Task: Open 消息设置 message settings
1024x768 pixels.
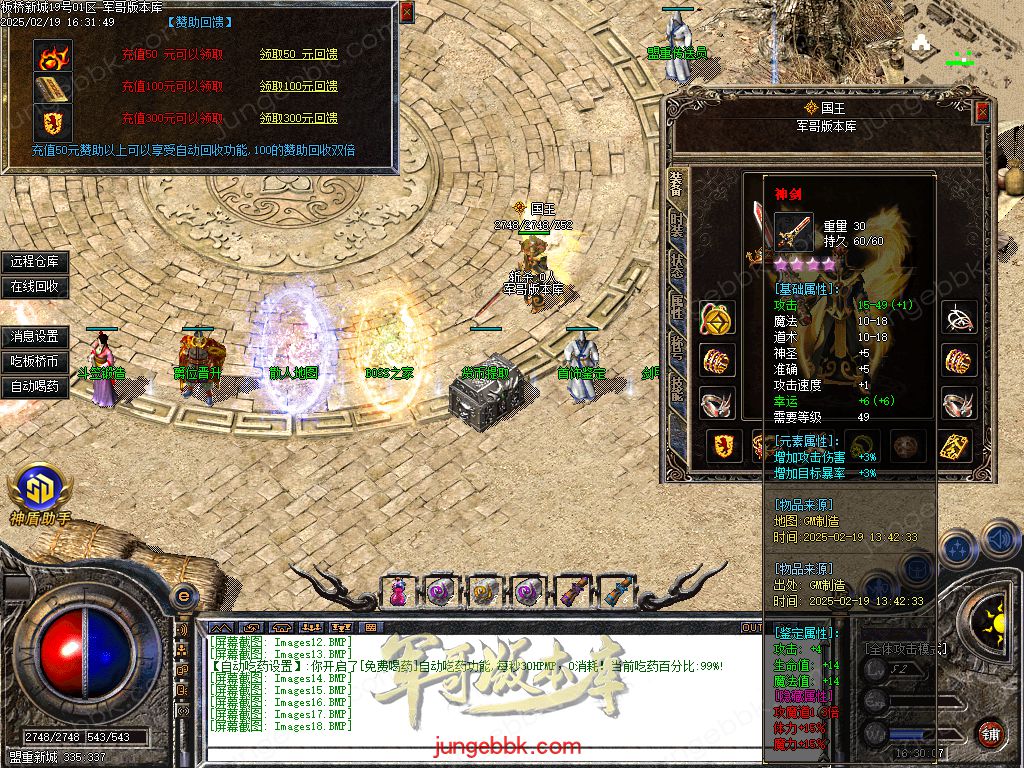Action: point(35,337)
